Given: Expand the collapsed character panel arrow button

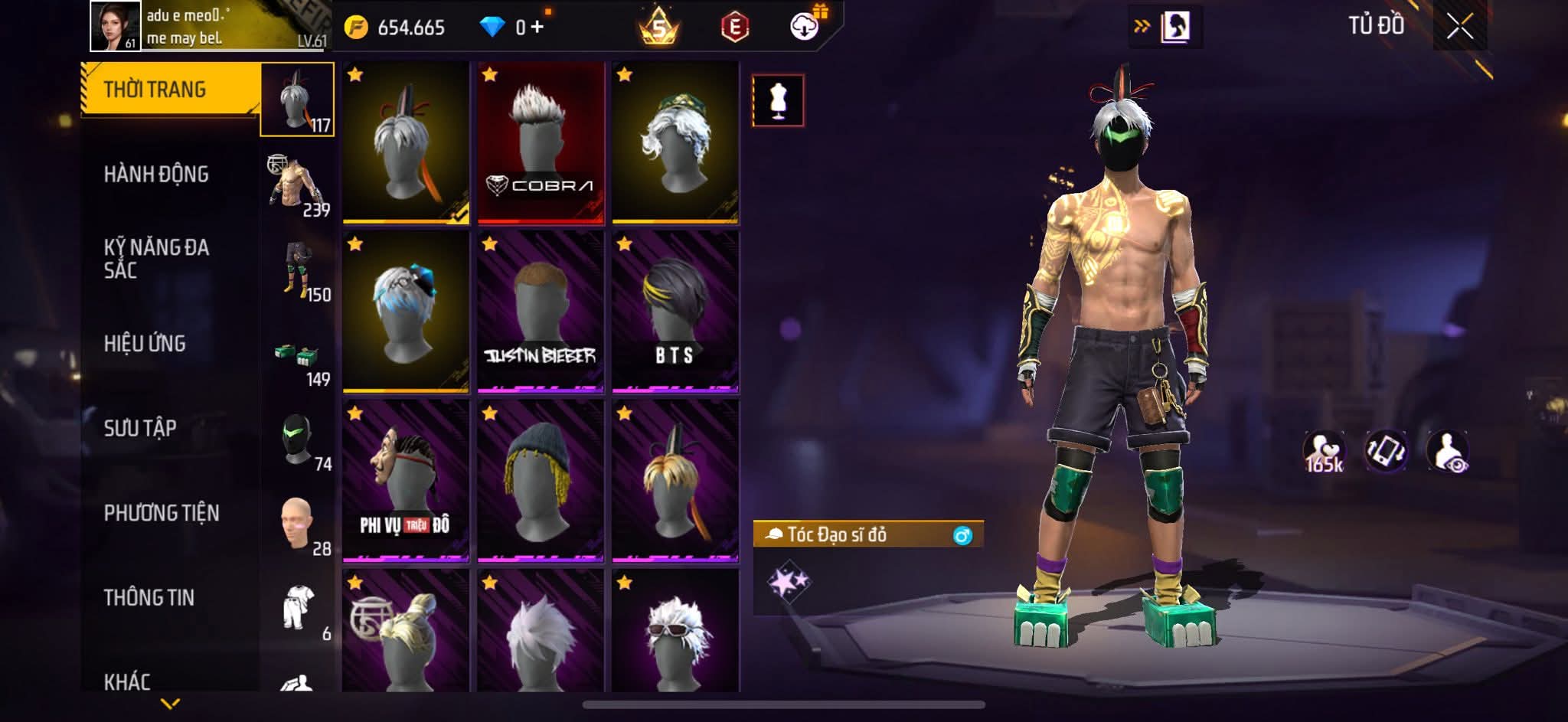Looking at the screenshot, I should click(x=1165, y=27).
